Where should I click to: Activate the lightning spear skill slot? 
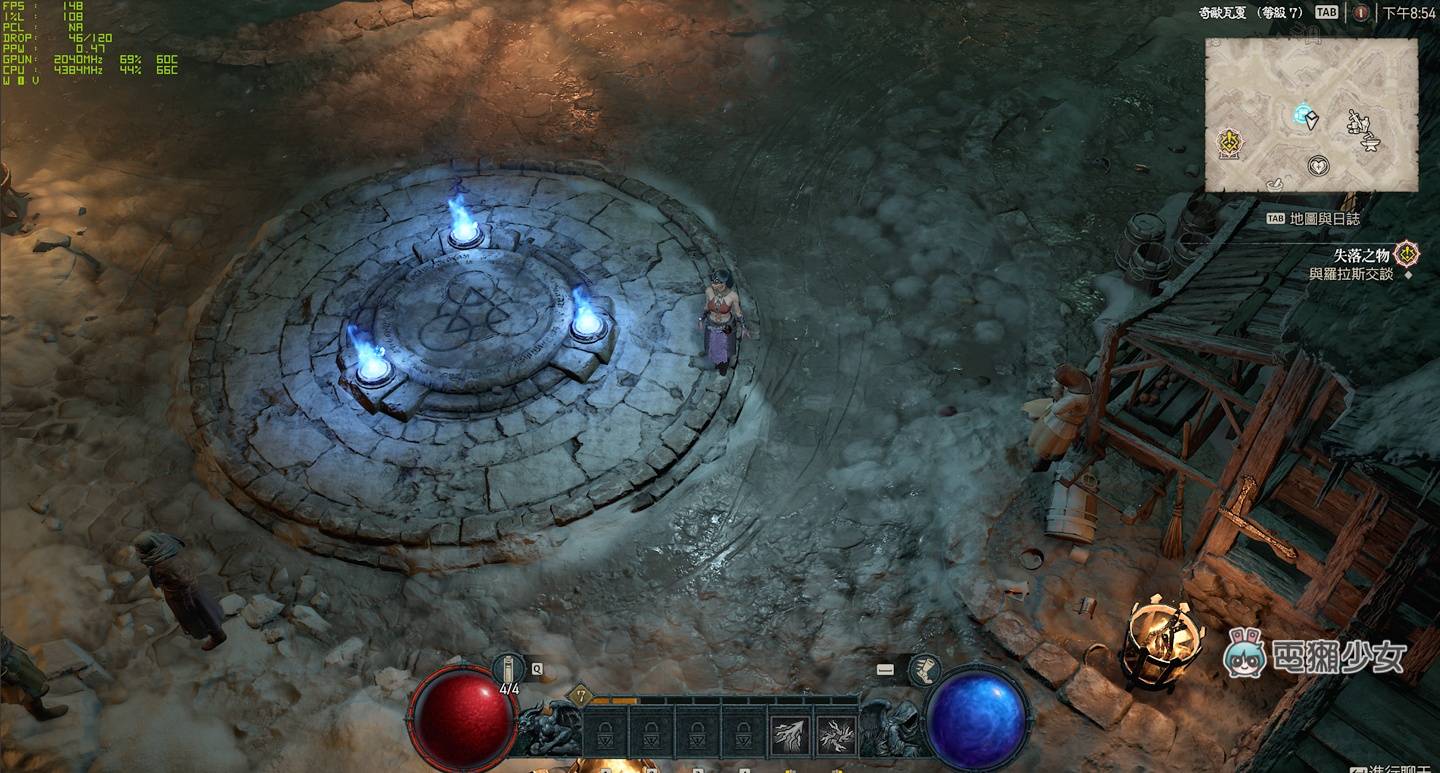coord(790,735)
